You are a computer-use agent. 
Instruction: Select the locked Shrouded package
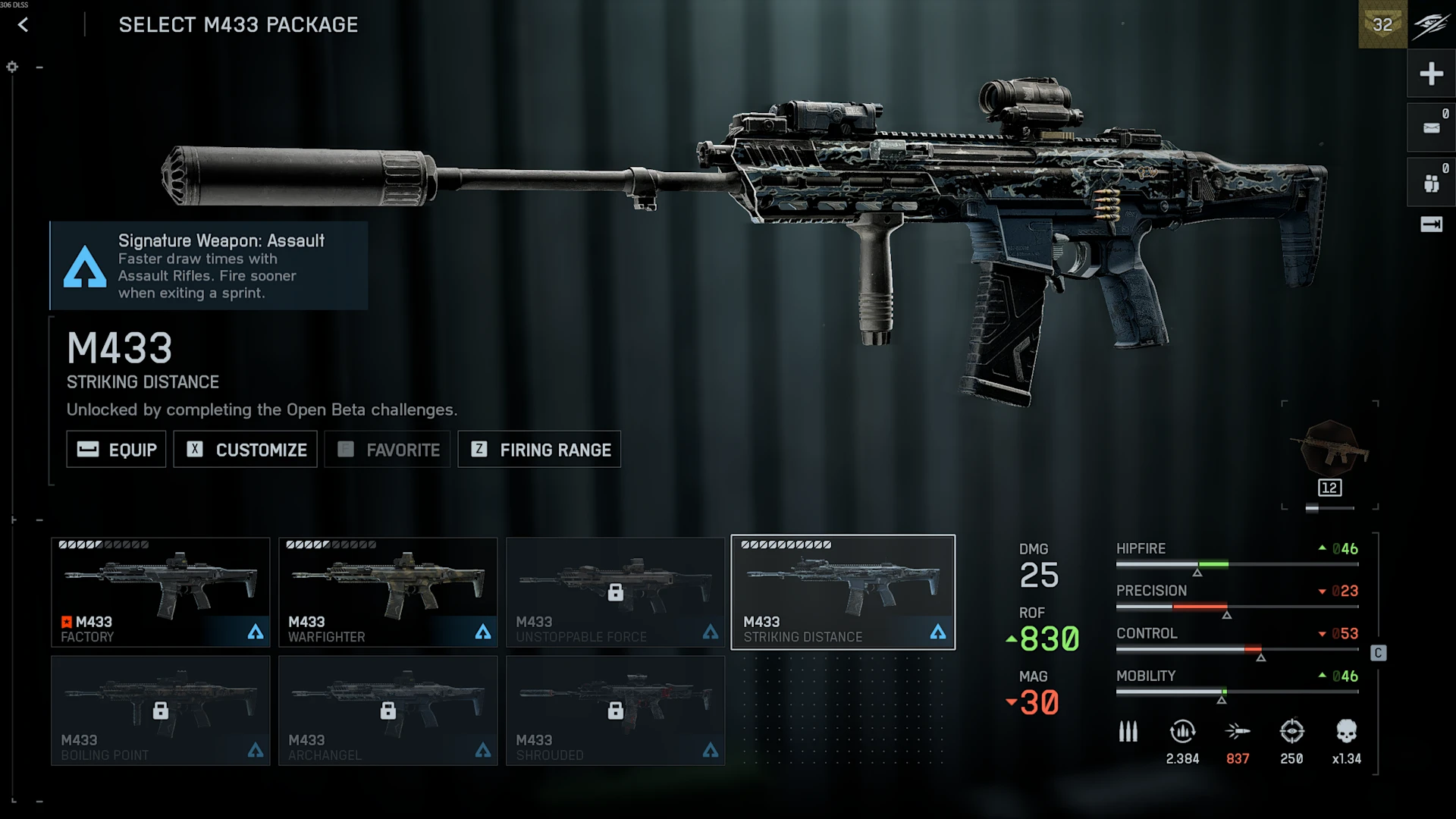click(616, 711)
